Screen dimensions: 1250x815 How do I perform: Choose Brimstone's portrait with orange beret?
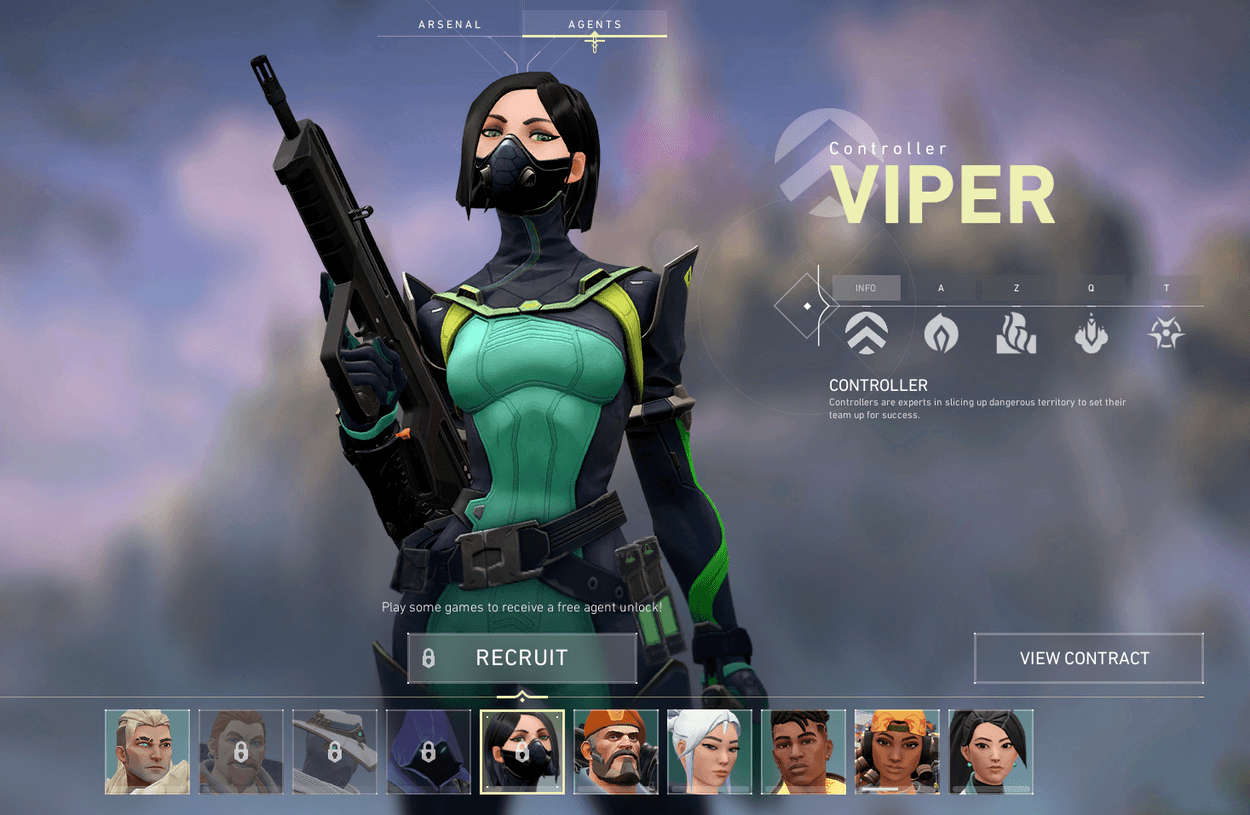616,752
